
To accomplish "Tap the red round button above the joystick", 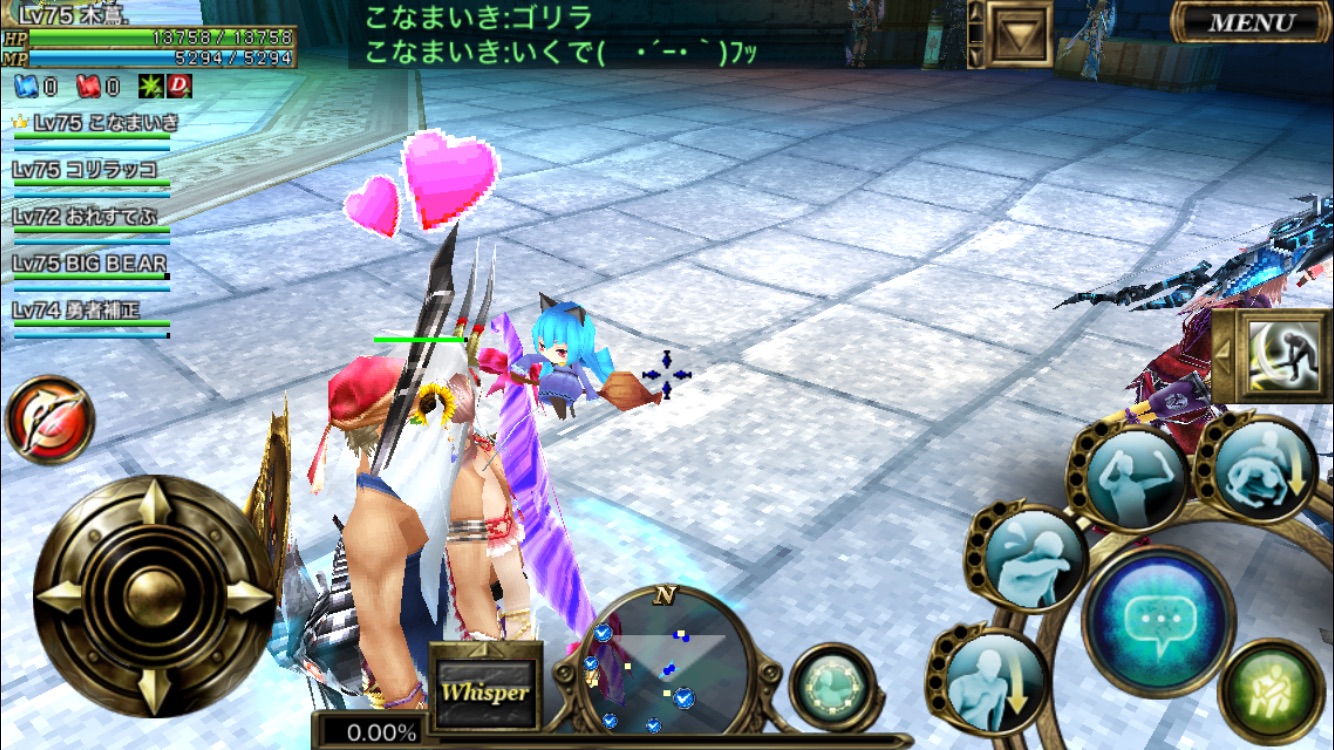I will click(49, 420).
